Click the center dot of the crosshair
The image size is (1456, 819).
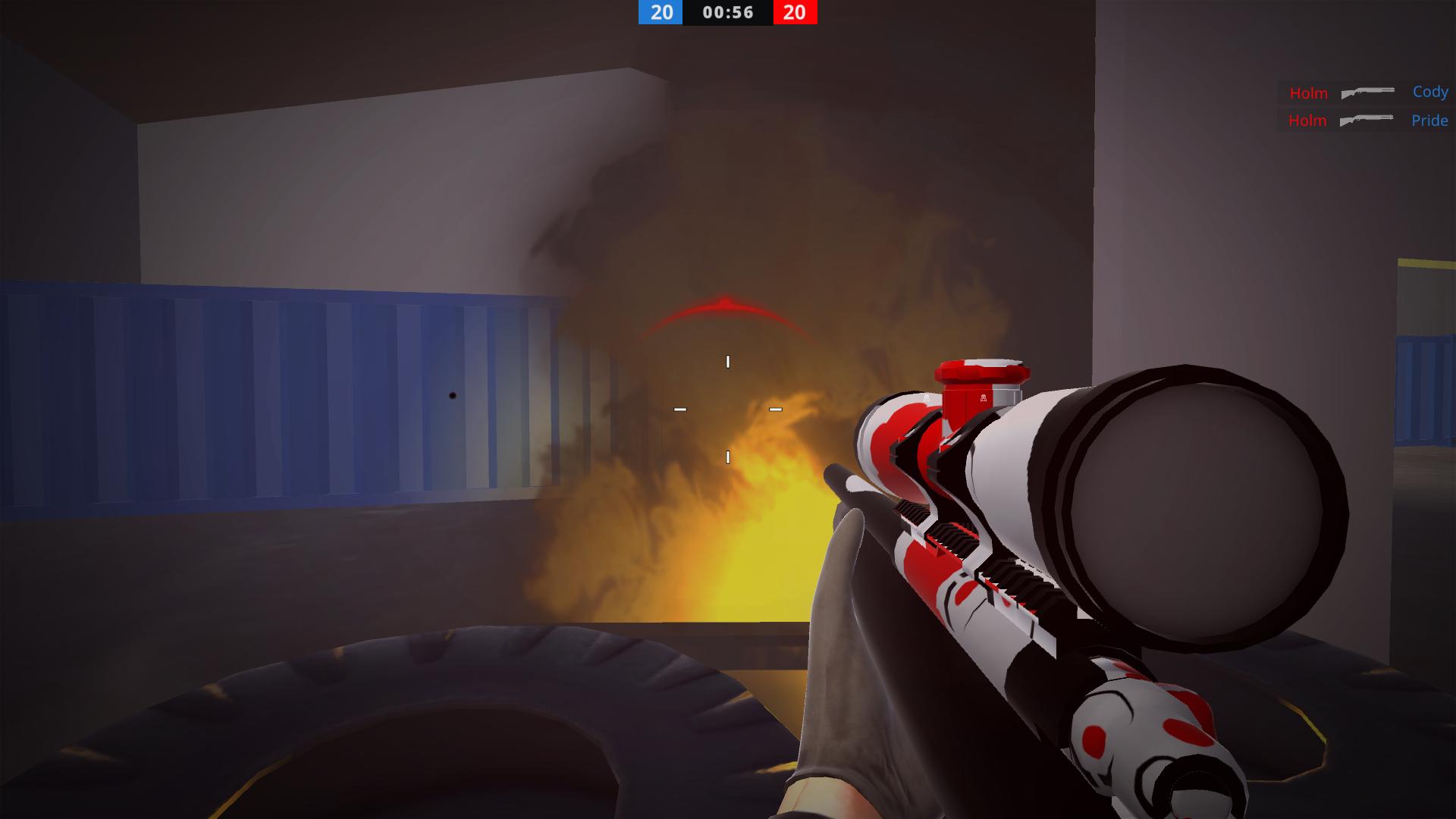tap(727, 409)
